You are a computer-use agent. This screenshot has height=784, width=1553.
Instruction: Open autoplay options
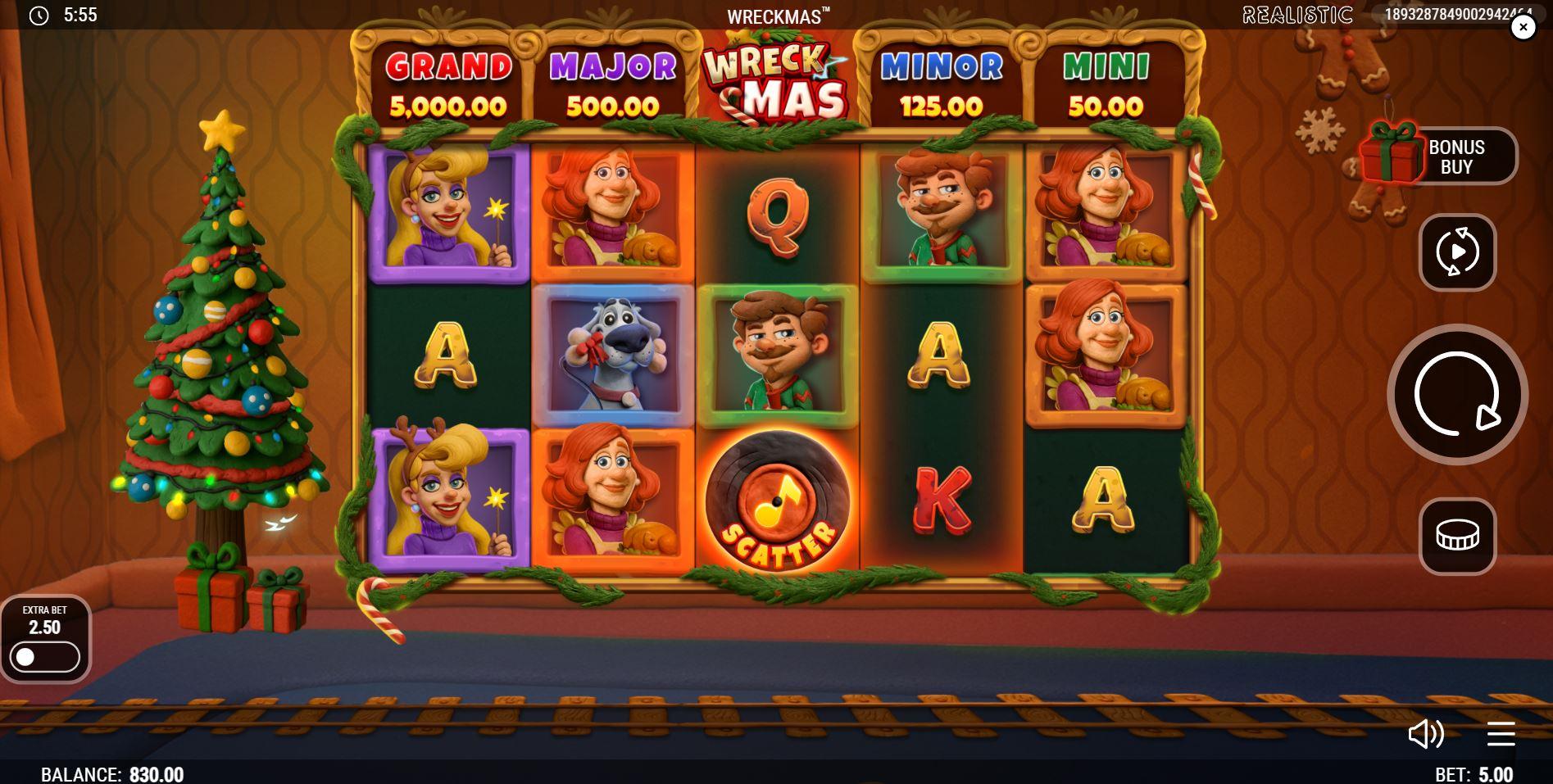[1457, 252]
